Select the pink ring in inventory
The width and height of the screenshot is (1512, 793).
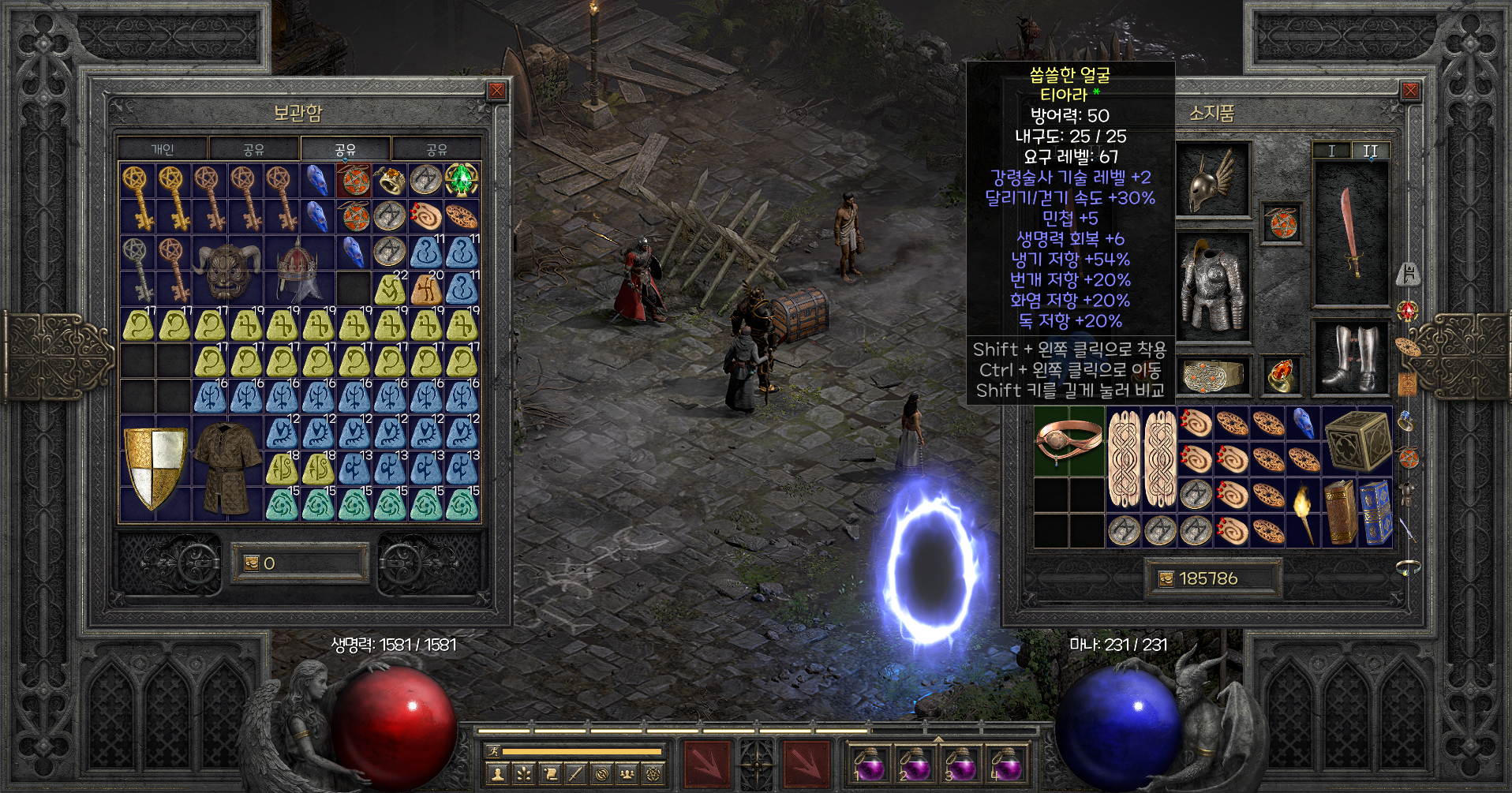1069,440
